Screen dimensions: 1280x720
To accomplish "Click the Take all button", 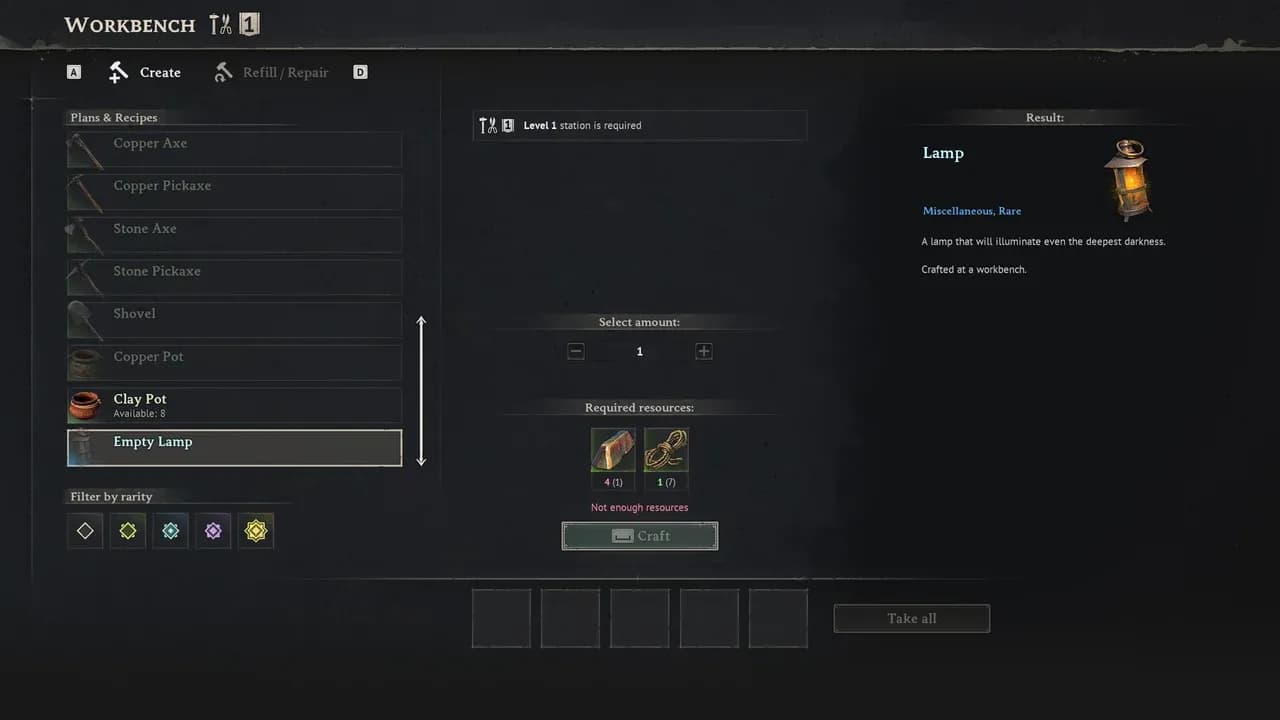I will [x=911, y=618].
